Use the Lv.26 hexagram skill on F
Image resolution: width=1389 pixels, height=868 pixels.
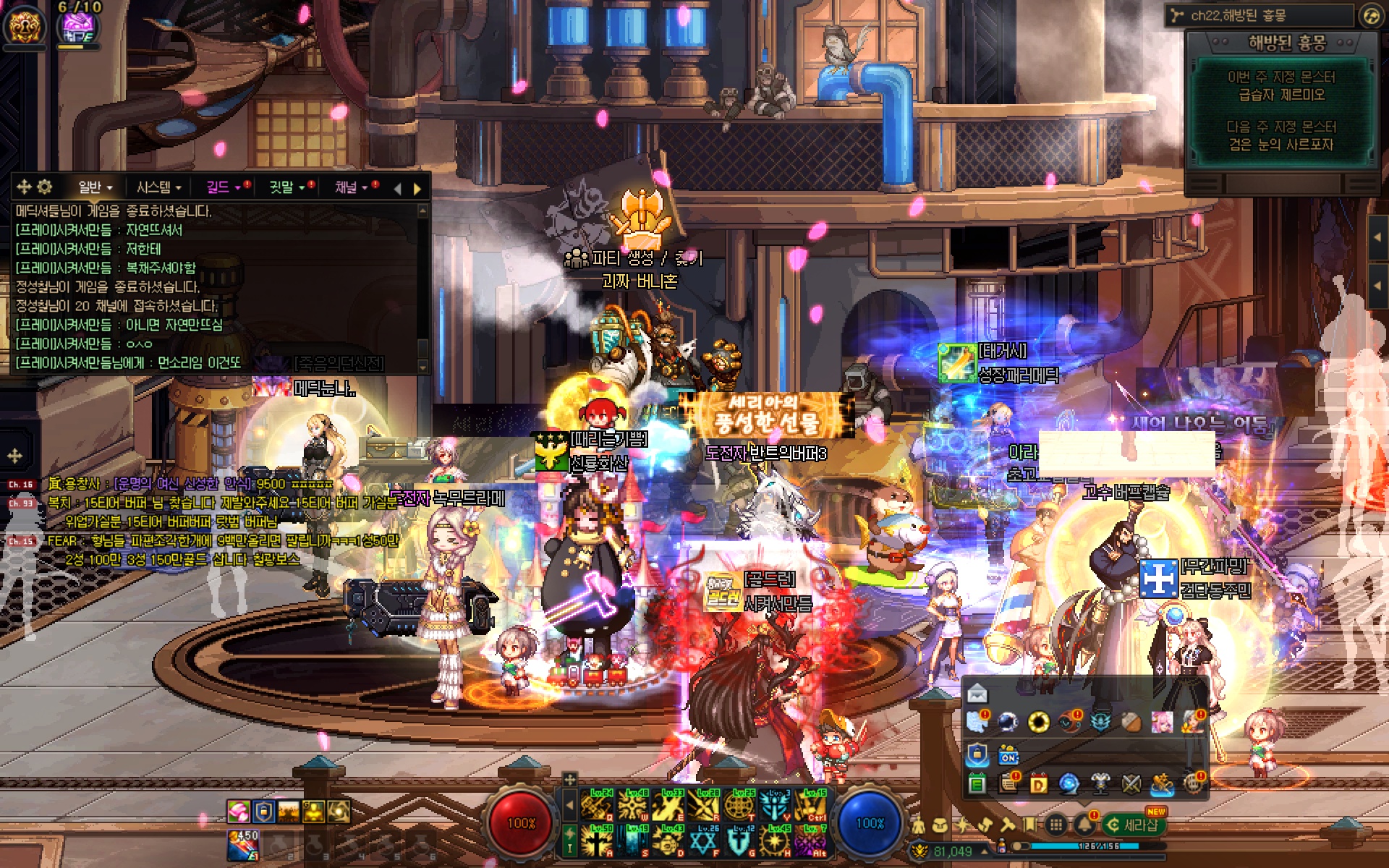[705, 841]
